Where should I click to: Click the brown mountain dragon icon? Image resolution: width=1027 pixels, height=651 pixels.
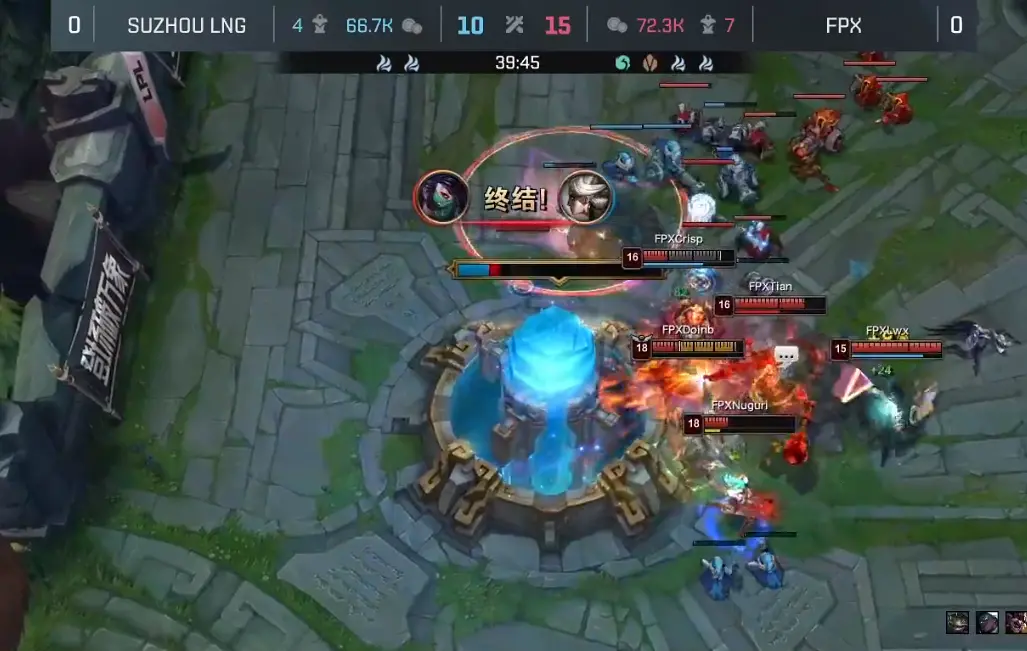tap(651, 63)
